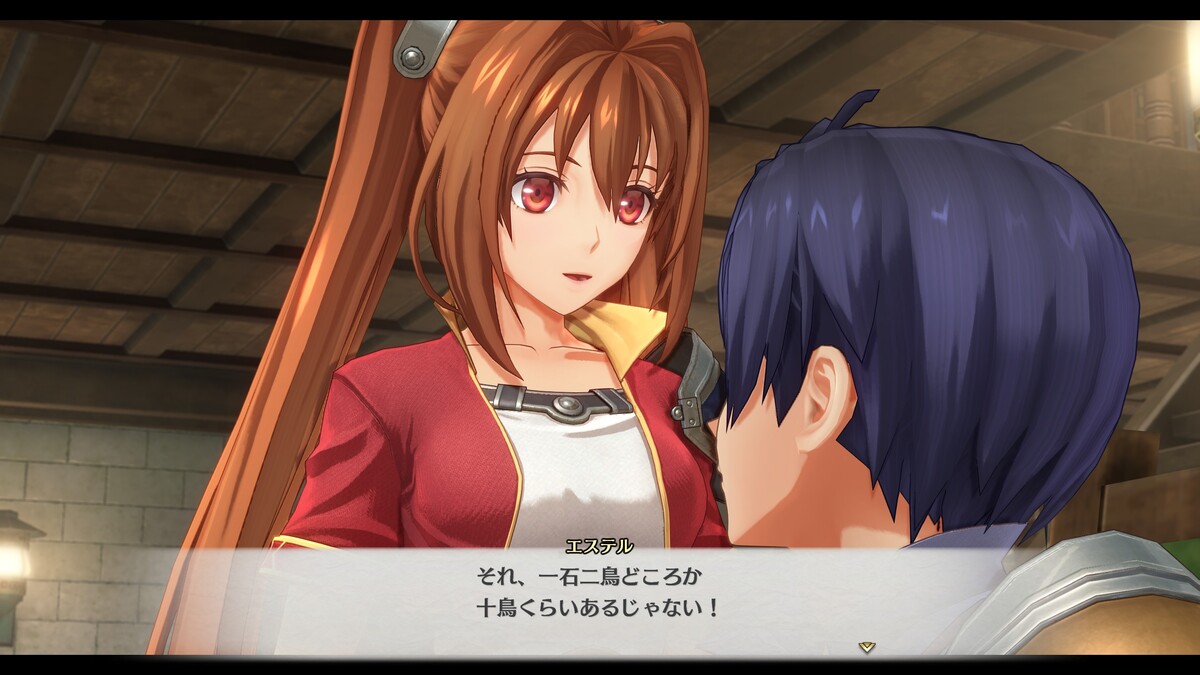Screen dimensions: 1200x675
Task: Advance Estelle's dialogue text box
Action: click(598, 595)
